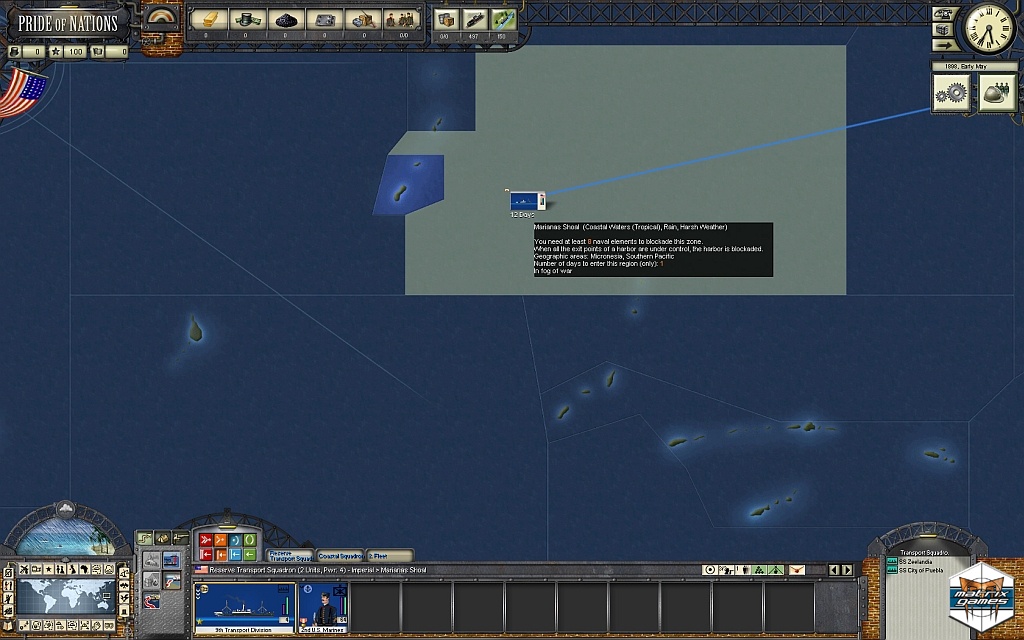Image resolution: width=1024 pixels, height=640 pixels.
Task: Open the Pride of Nations title menu
Action: pos(67,22)
